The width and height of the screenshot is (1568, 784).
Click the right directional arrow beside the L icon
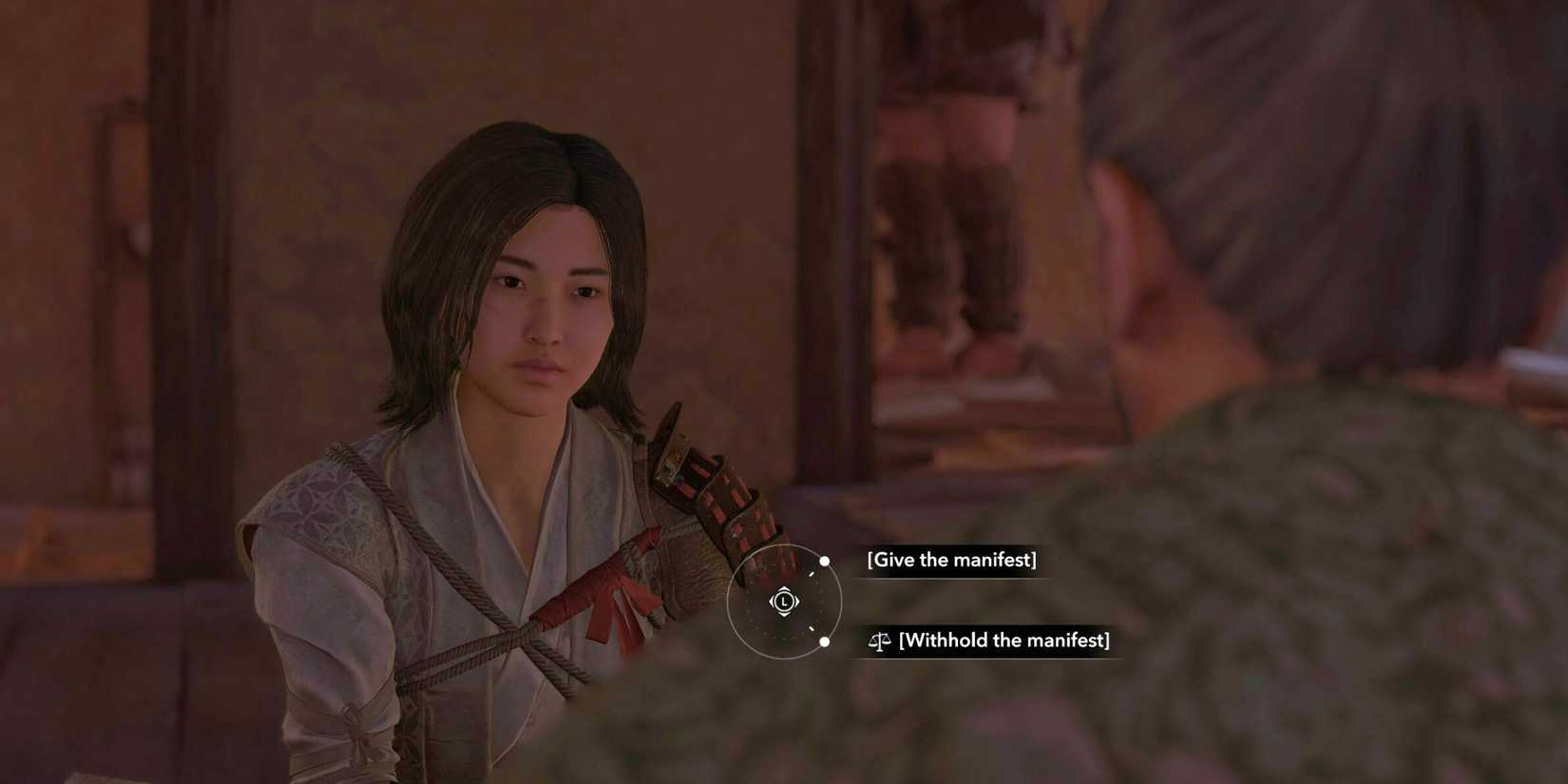796,602
